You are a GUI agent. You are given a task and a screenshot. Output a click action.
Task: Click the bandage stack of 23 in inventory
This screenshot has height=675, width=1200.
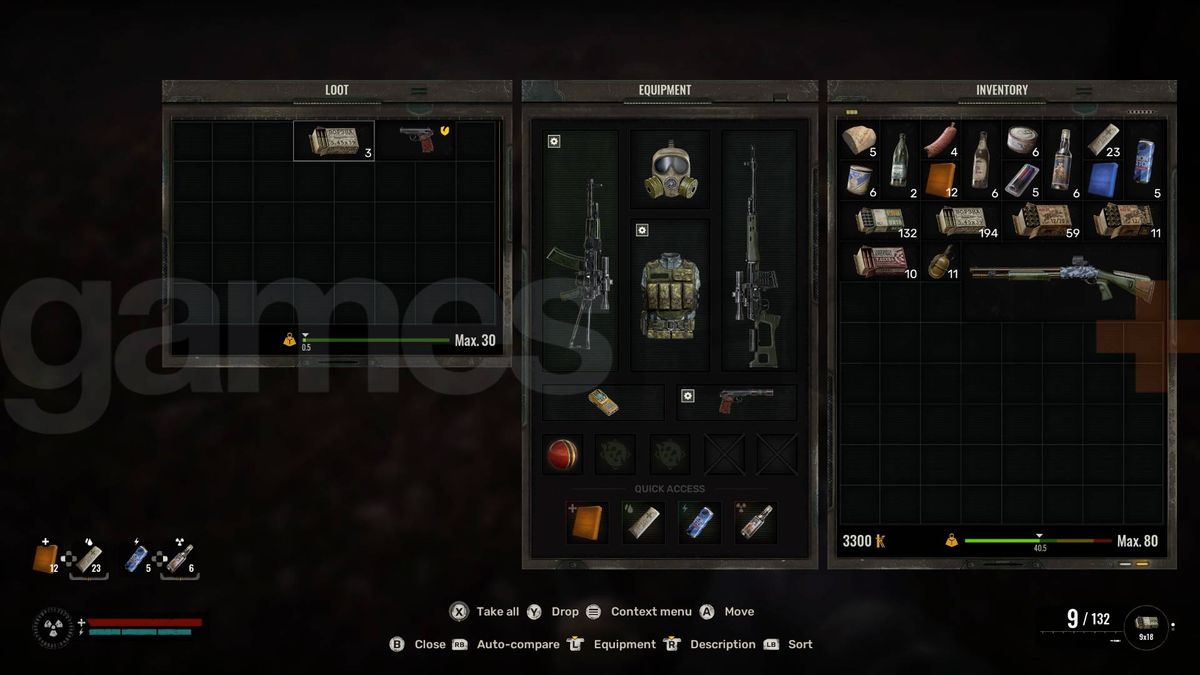(1104, 140)
